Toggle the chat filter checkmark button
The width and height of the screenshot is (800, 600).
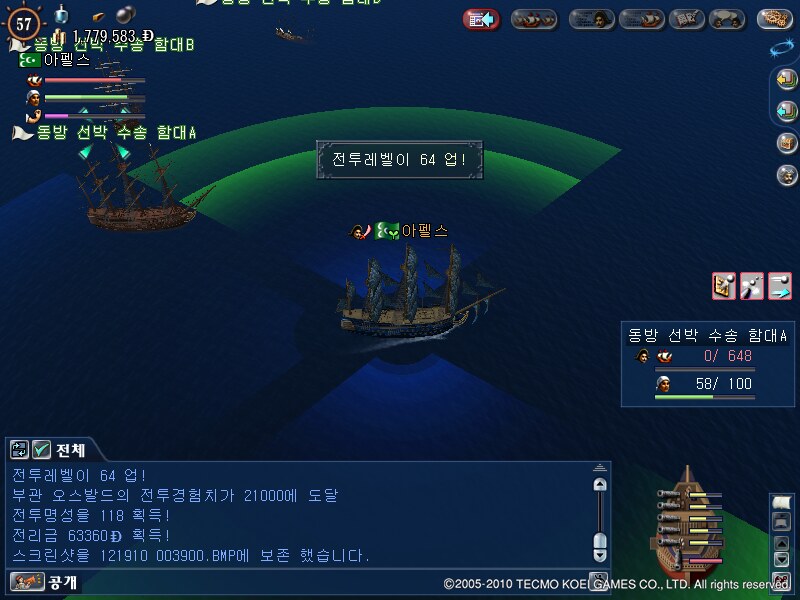[x=41, y=450]
